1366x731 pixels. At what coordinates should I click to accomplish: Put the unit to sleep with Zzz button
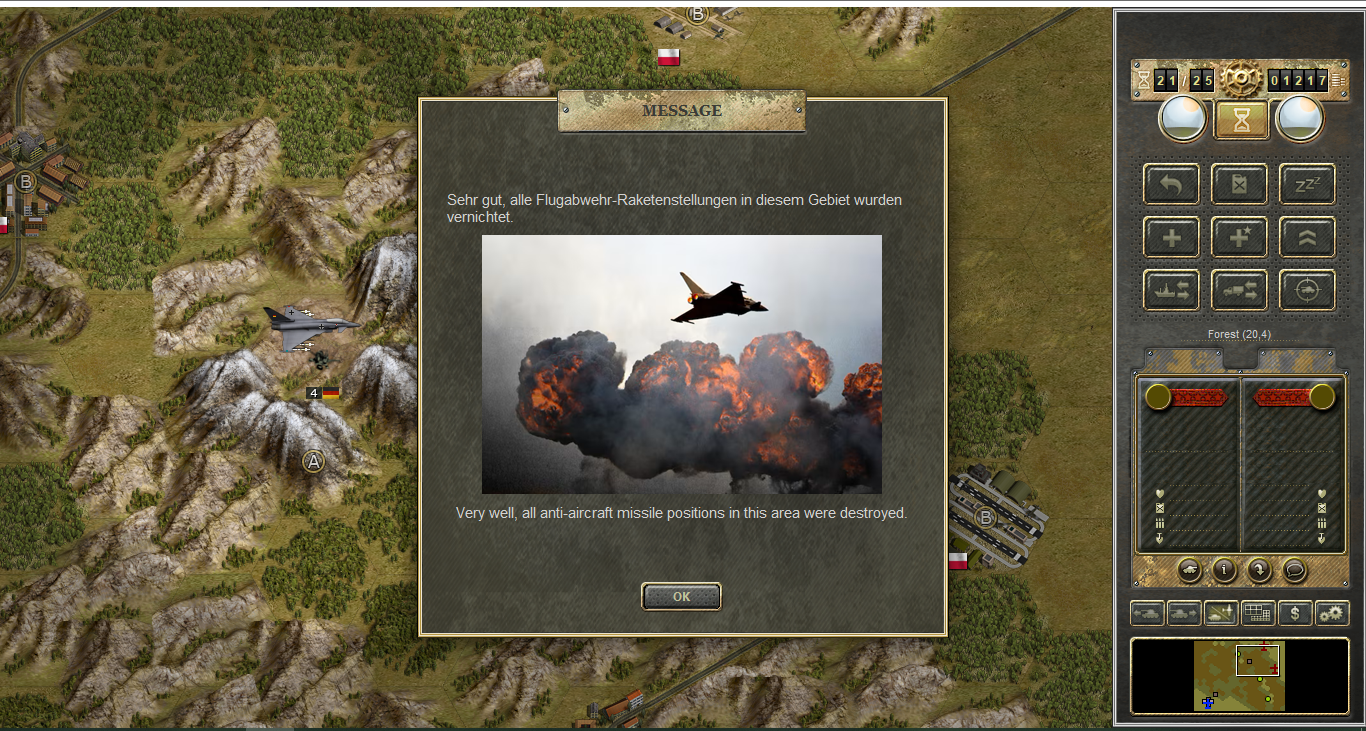(1307, 185)
